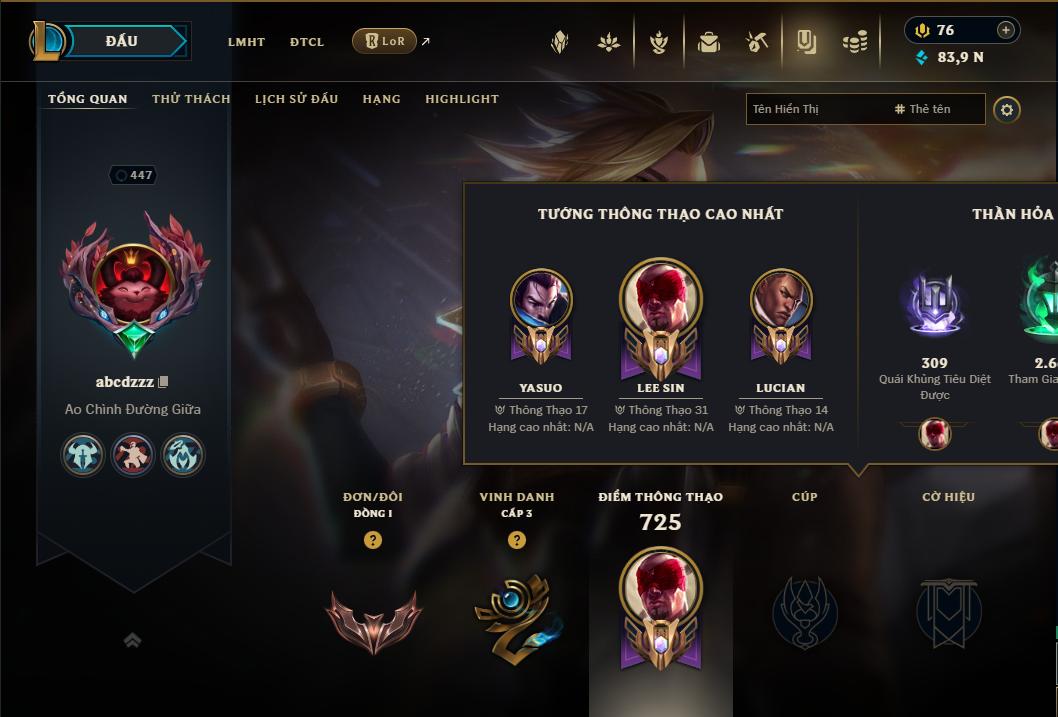Switch to the LỊCH SỬ ĐẤU tab

pos(296,99)
